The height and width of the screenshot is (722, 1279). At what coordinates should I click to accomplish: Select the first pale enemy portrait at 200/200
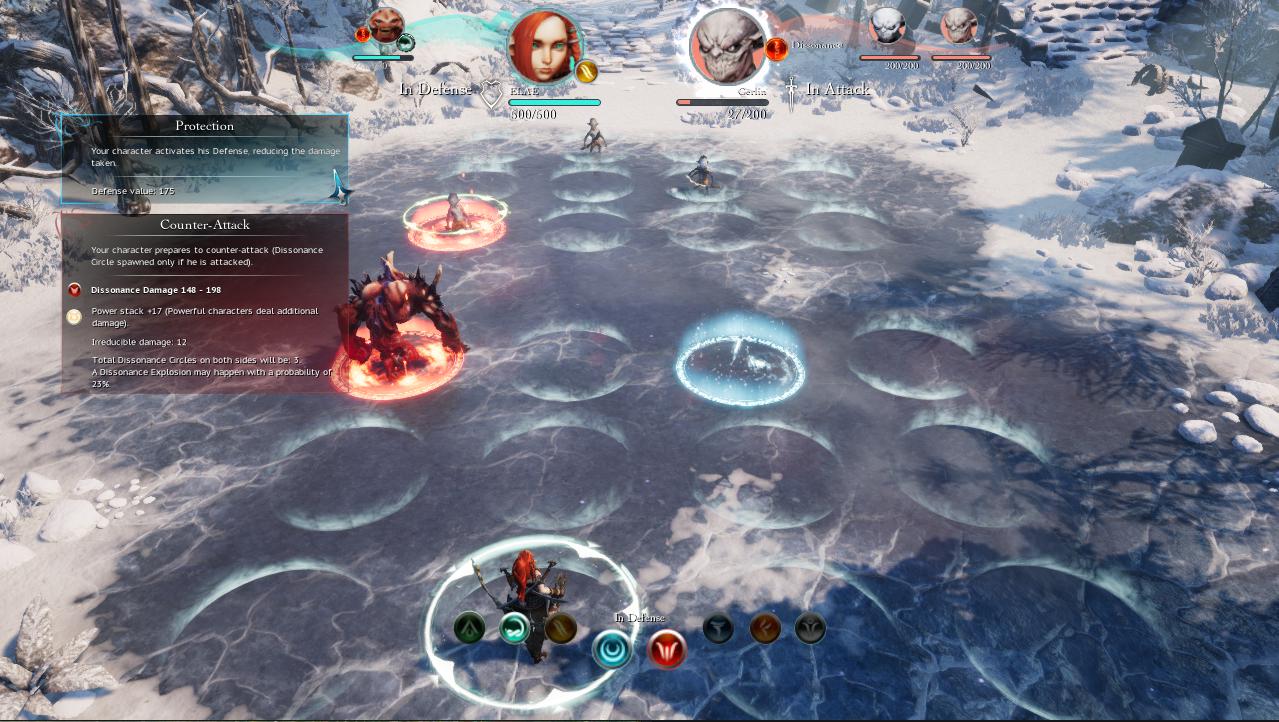pos(887,26)
